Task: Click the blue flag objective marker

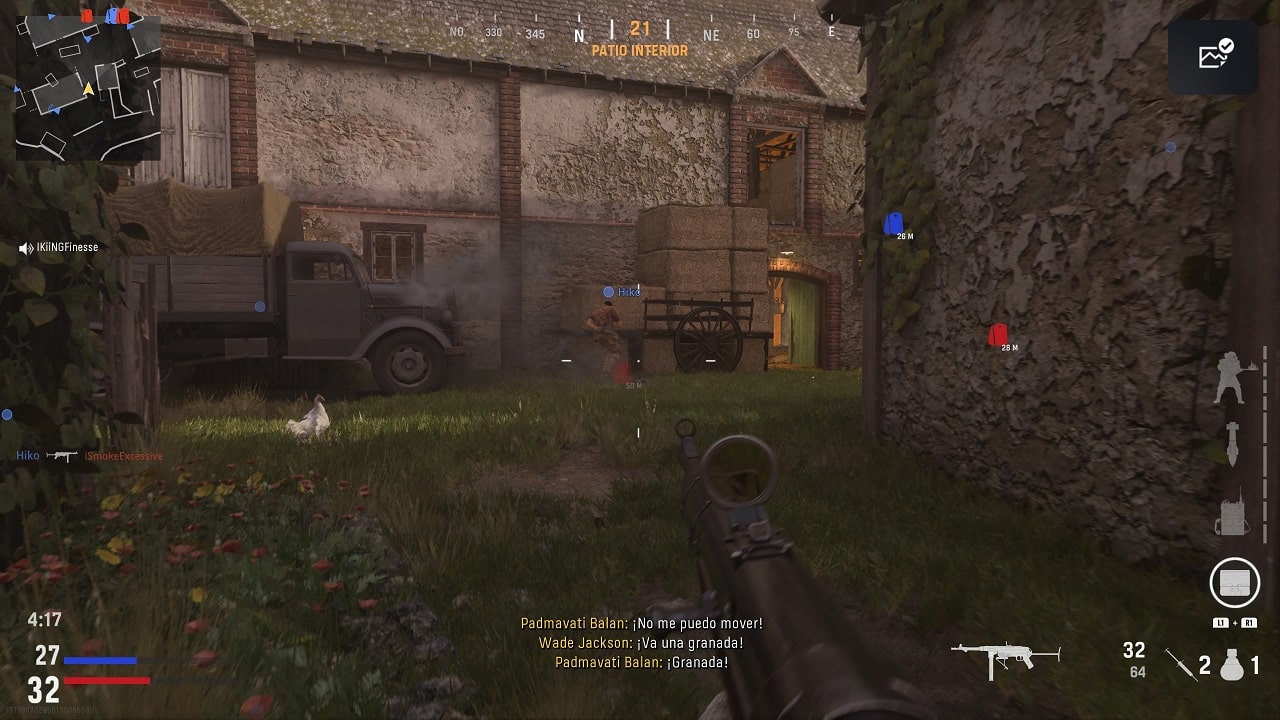Action: point(893,224)
